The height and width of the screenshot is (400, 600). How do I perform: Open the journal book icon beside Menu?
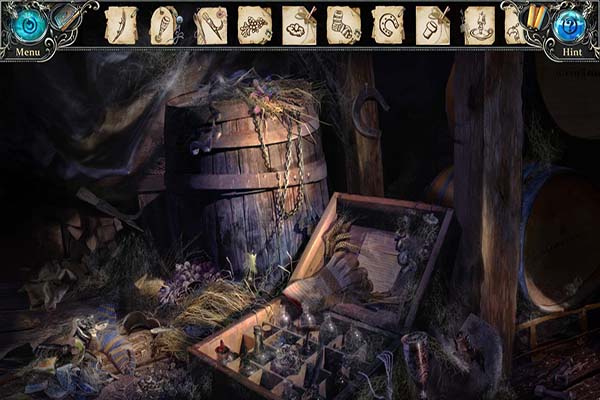pyautogui.click(x=66, y=15)
